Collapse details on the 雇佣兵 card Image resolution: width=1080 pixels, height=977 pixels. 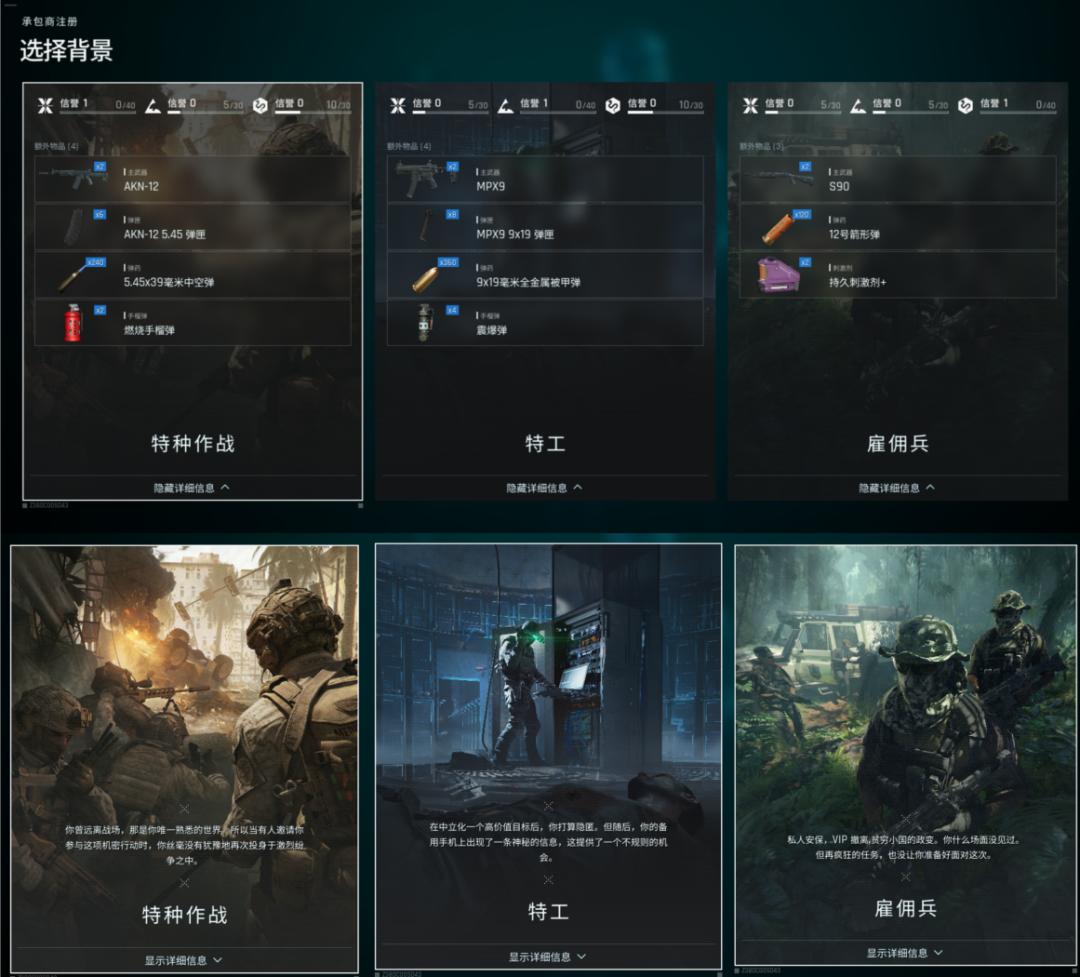click(897, 488)
